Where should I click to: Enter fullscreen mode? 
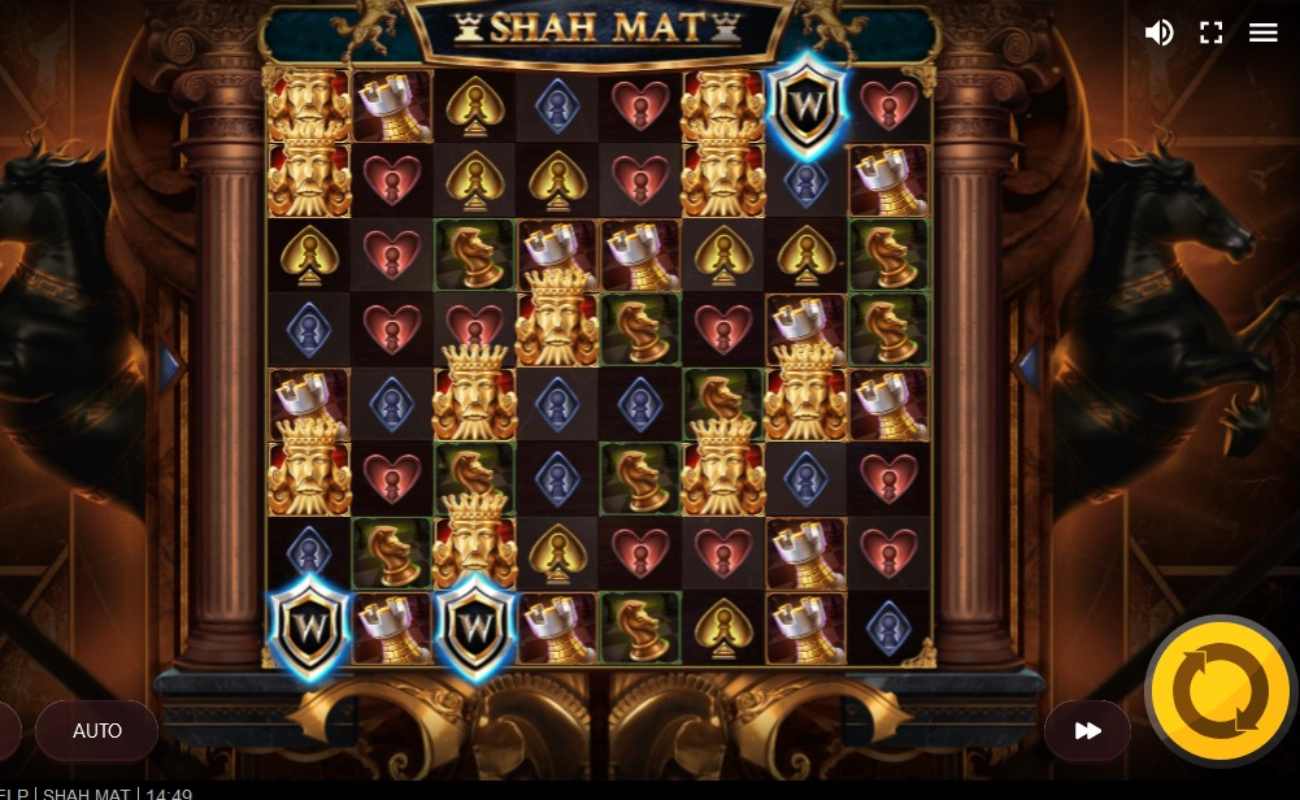[1211, 32]
